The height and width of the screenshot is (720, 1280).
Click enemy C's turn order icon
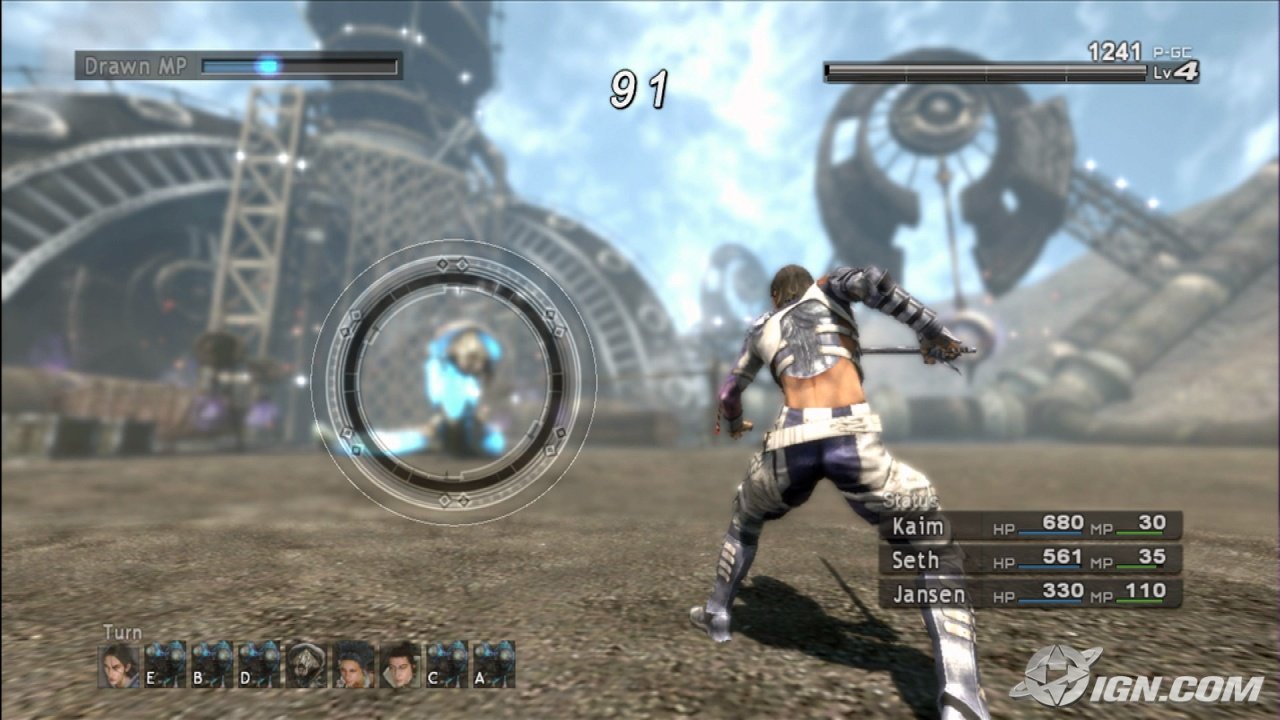point(447,664)
